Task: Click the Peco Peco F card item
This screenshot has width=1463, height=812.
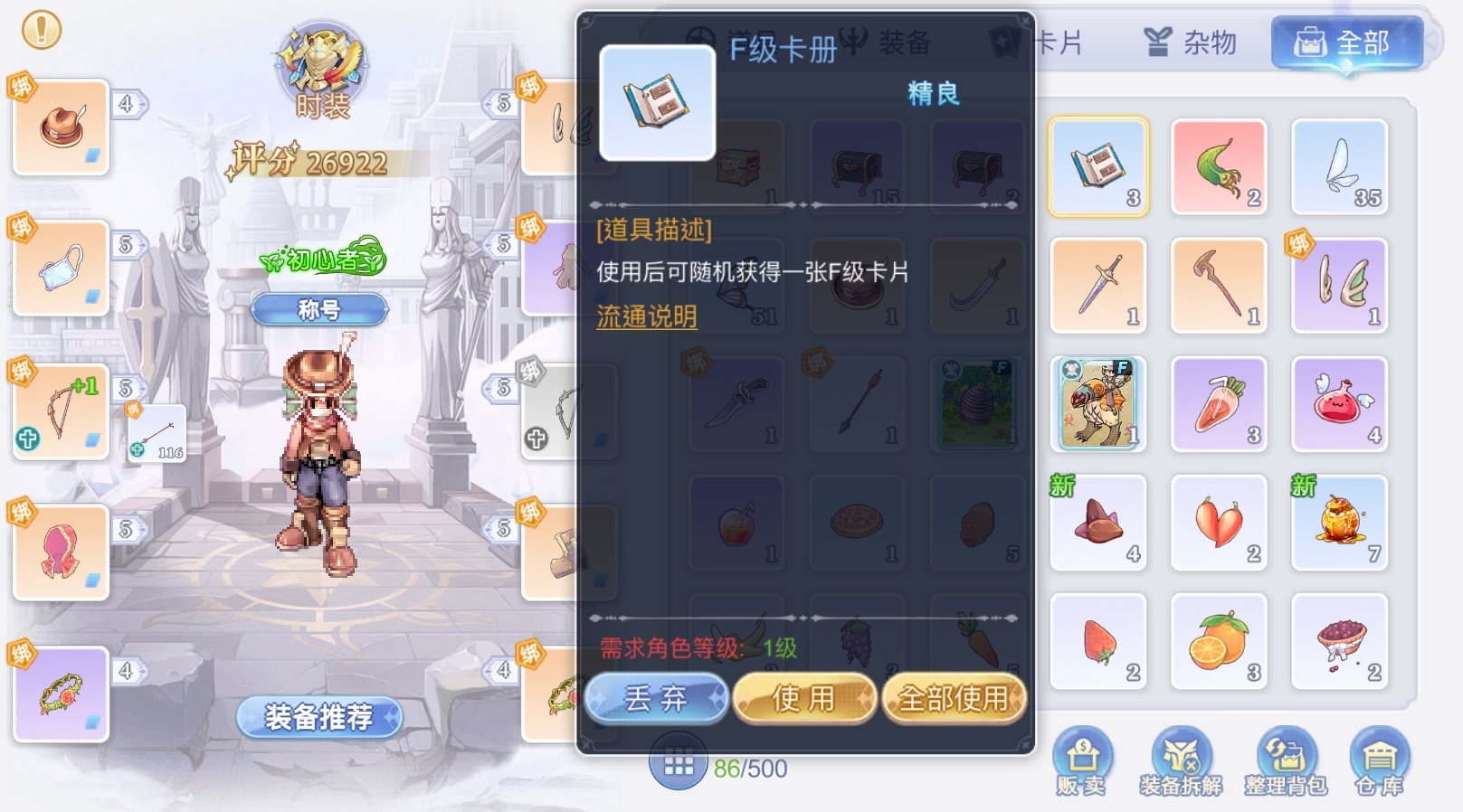Action: tap(1097, 403)
